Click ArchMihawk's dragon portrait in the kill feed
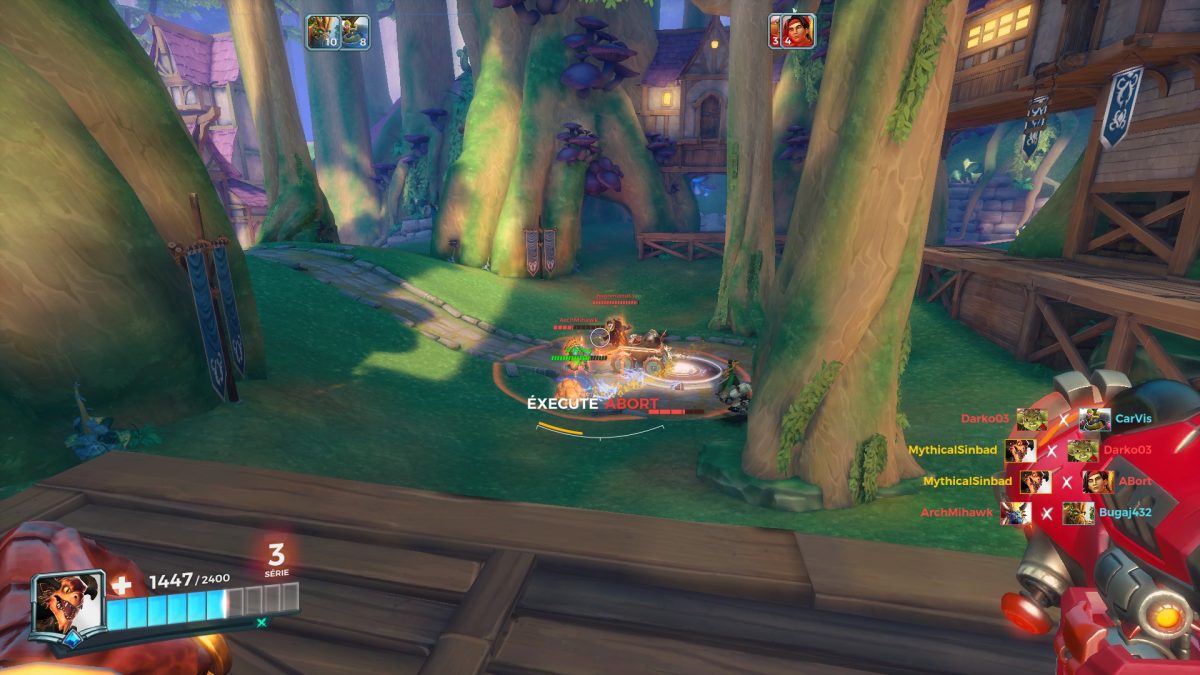Image resolution: width=1200 pixels, height=675 pixels. click(x=1015, y=513)
